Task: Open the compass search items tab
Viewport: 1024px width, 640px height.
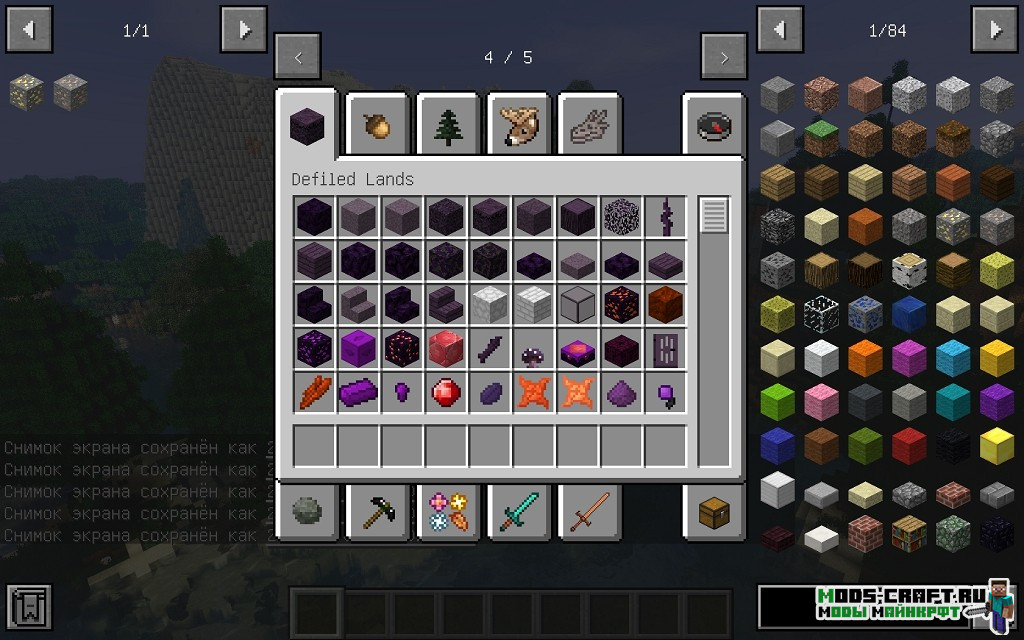Action: click(714, 124)
